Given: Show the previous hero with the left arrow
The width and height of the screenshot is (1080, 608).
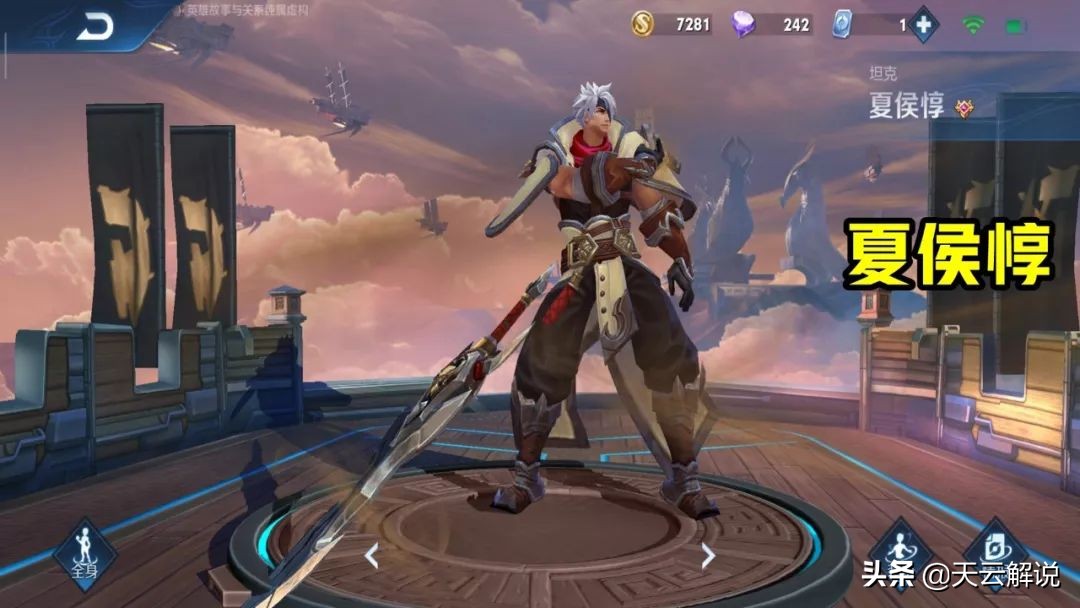Looking at the screenshot, I should pyautogui.click(x=371, y=555).
